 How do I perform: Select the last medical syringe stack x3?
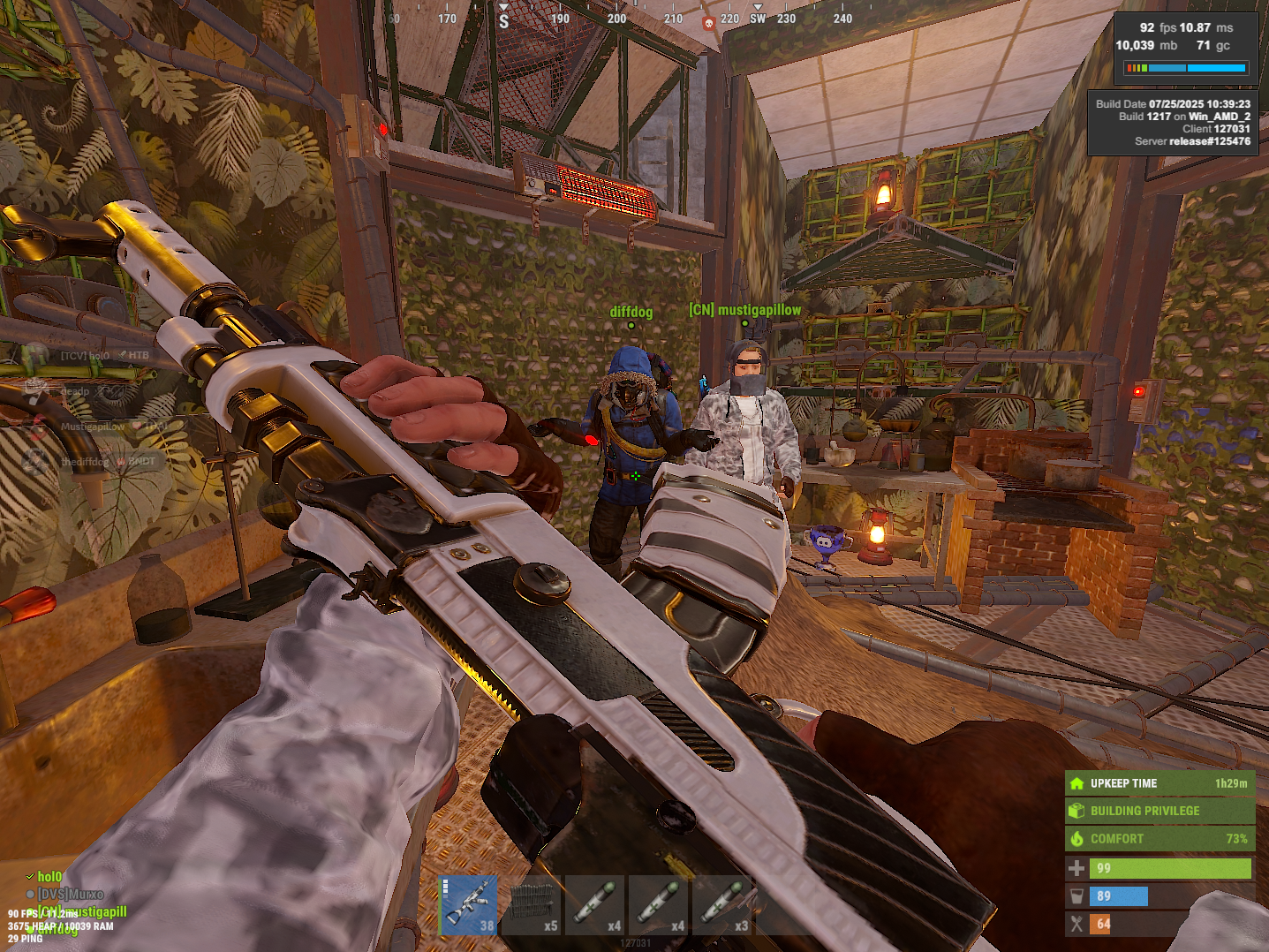(722, 904)
